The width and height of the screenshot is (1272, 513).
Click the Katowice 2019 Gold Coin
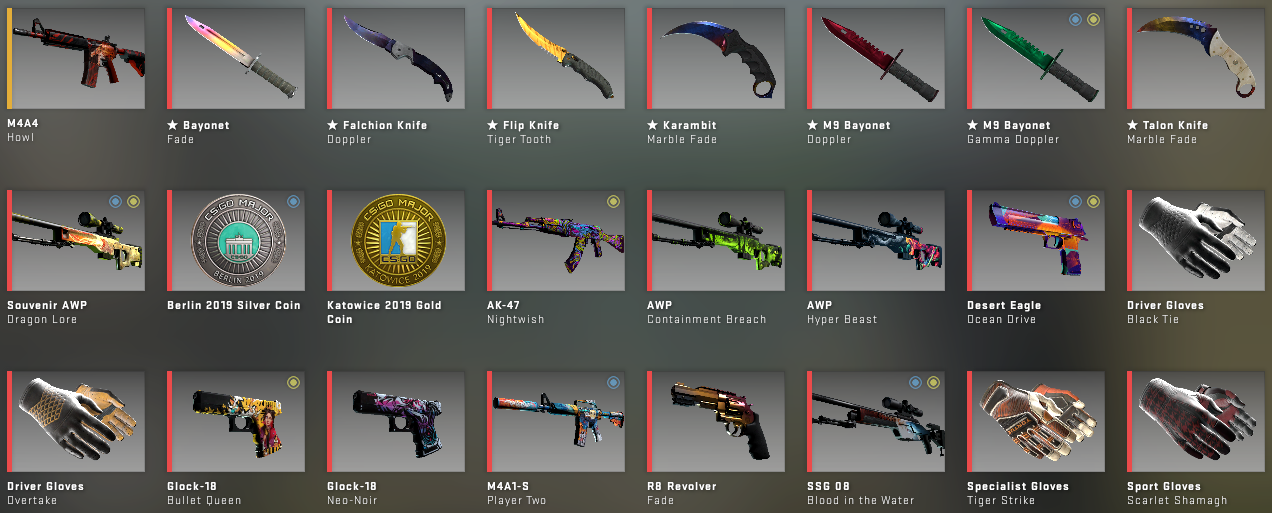(x=396, y=240)
